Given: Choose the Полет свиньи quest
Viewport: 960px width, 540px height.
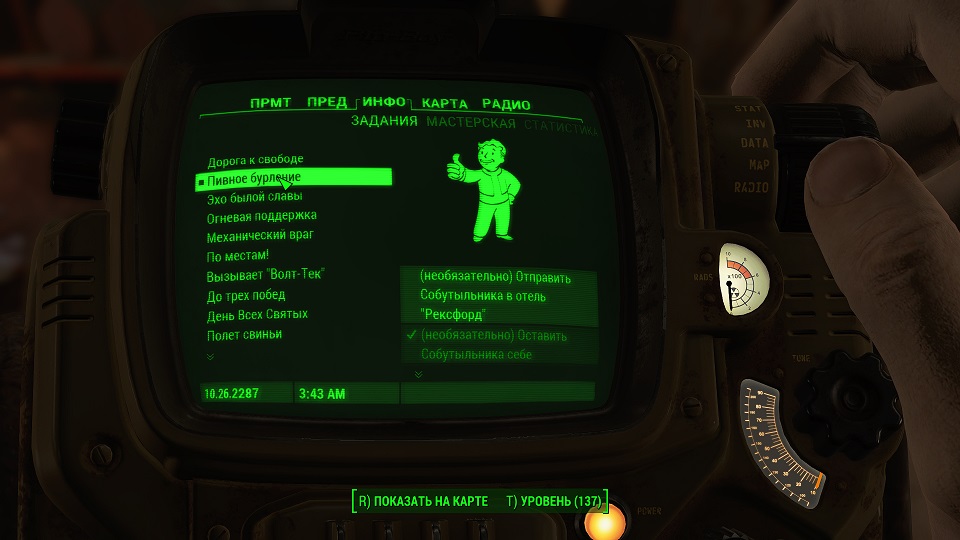Looking at the screenshot, I should 244,335.
